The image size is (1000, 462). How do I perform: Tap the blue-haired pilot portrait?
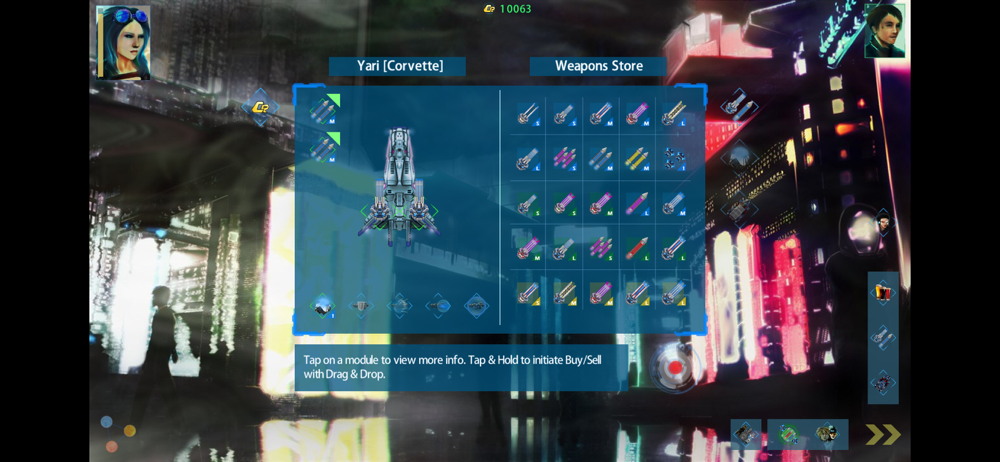pyautogui.click(x=123, y=42)
